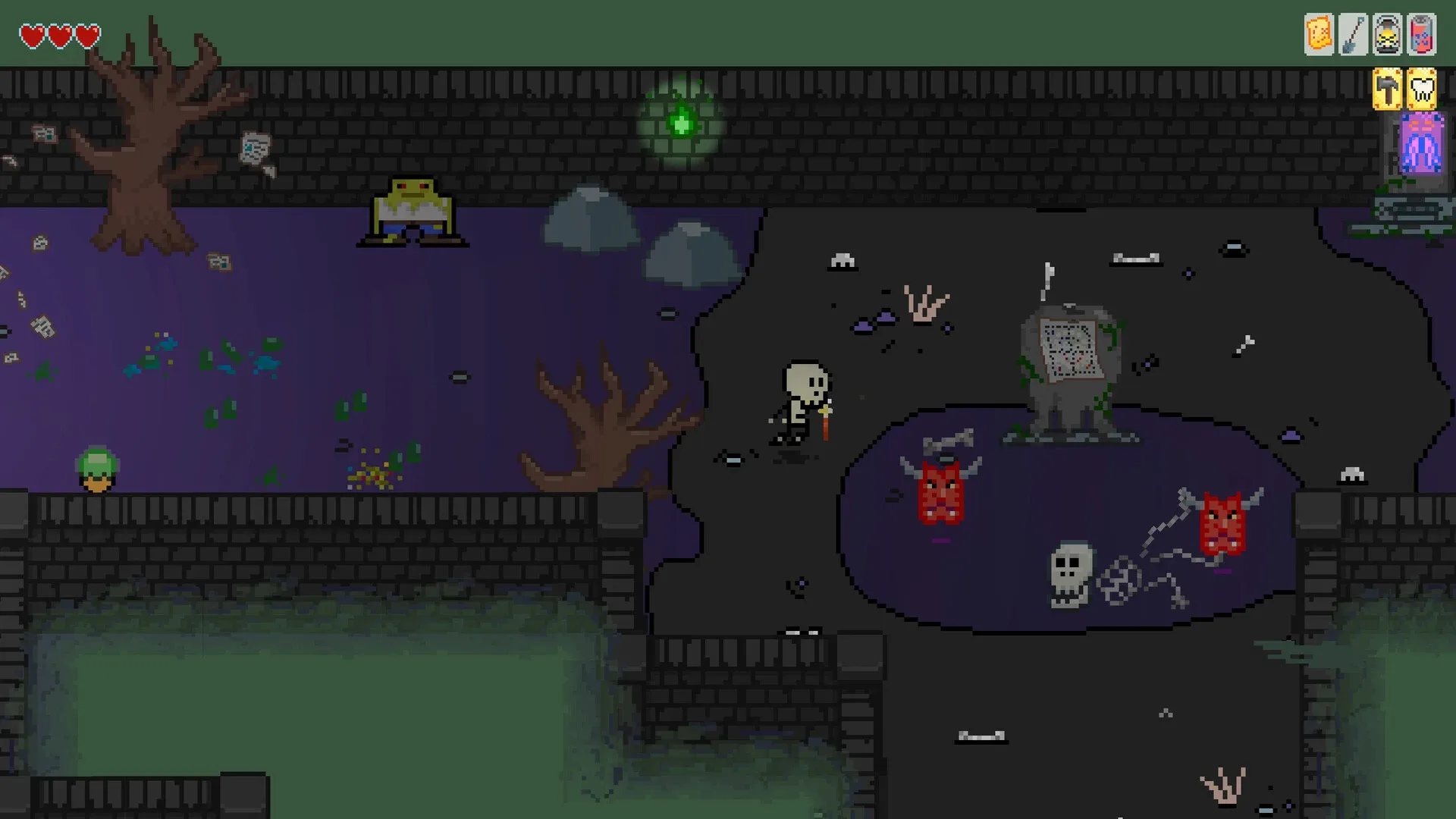
Task: Select the map scroll in the hotbar
Action: [x=1317, y=32]
